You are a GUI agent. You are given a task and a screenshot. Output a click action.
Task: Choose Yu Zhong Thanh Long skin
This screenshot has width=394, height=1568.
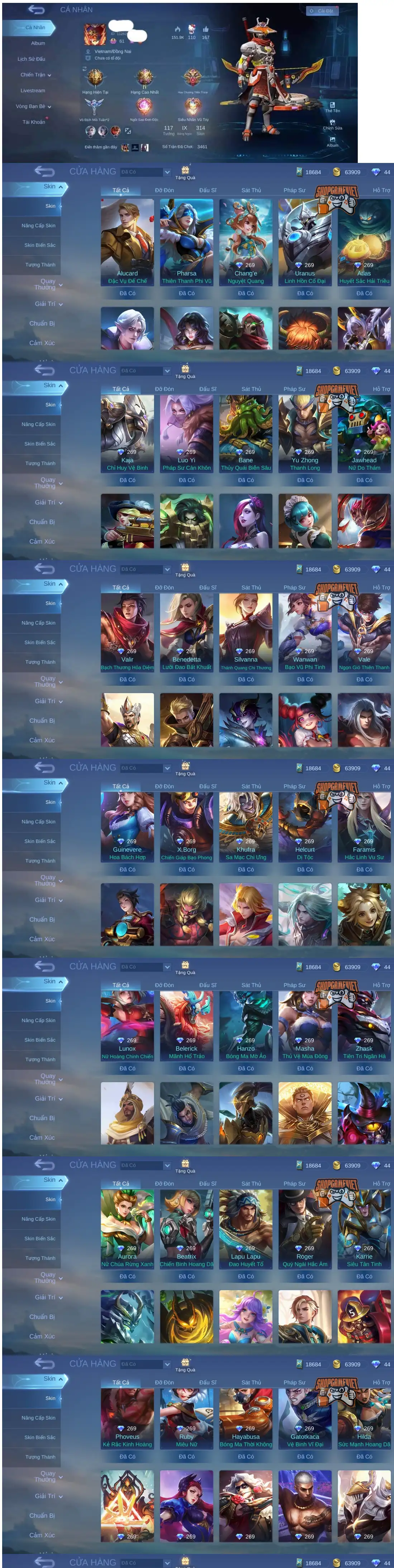(x=305, y=434)
